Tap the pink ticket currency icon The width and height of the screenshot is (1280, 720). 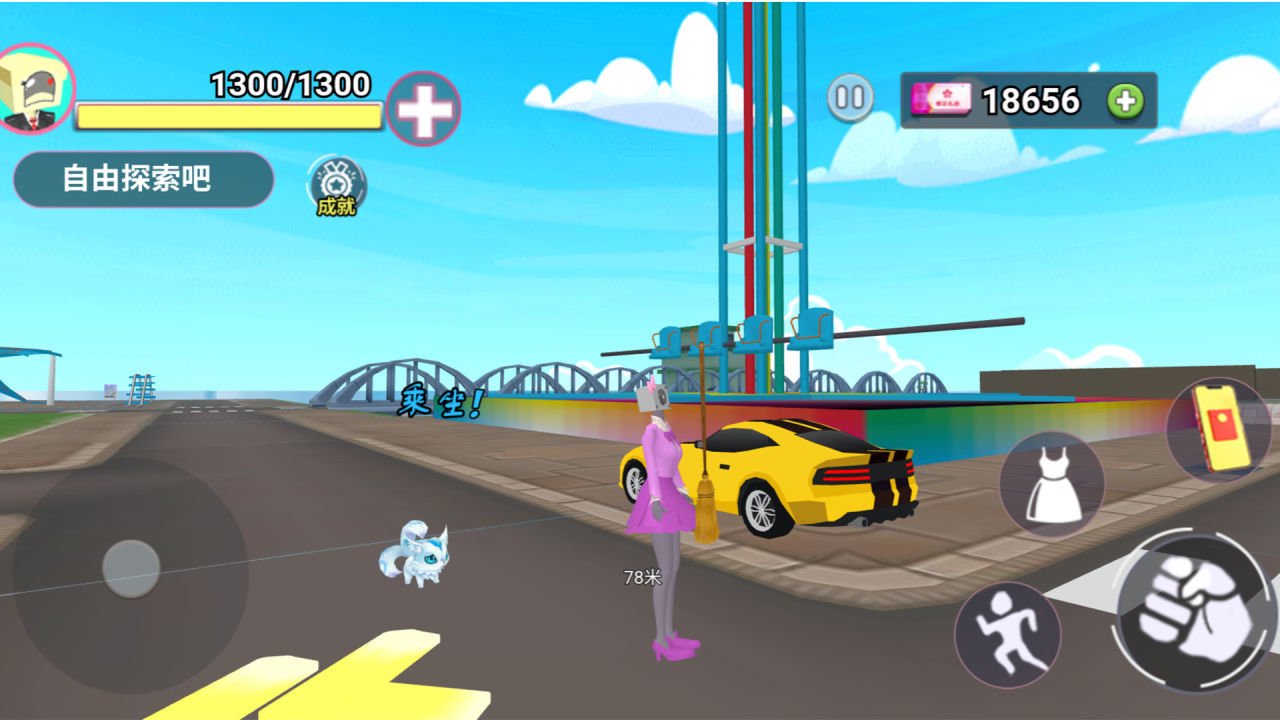(941, 98)
